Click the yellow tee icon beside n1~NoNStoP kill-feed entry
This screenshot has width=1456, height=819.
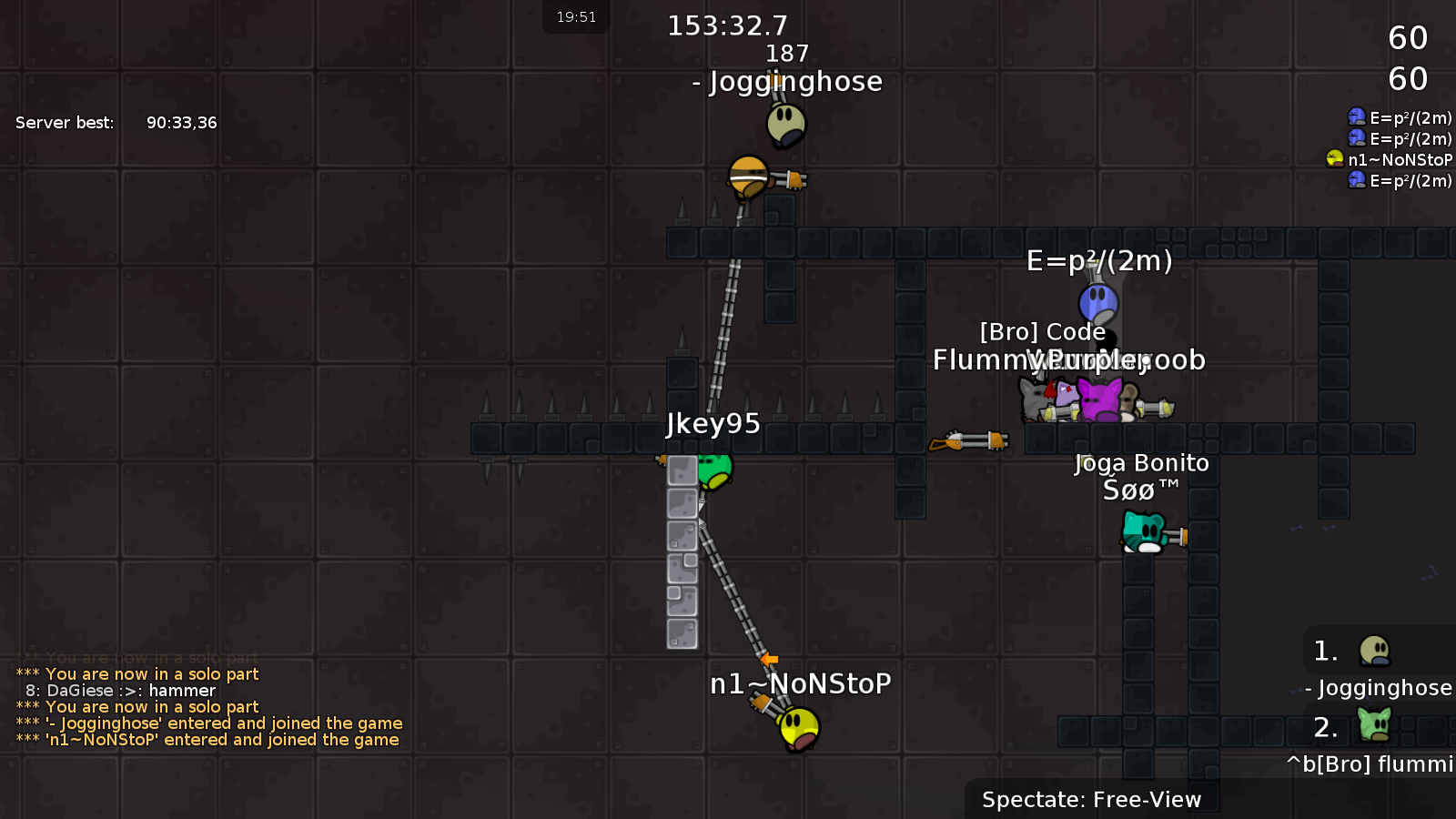[x=1334, y=158]
